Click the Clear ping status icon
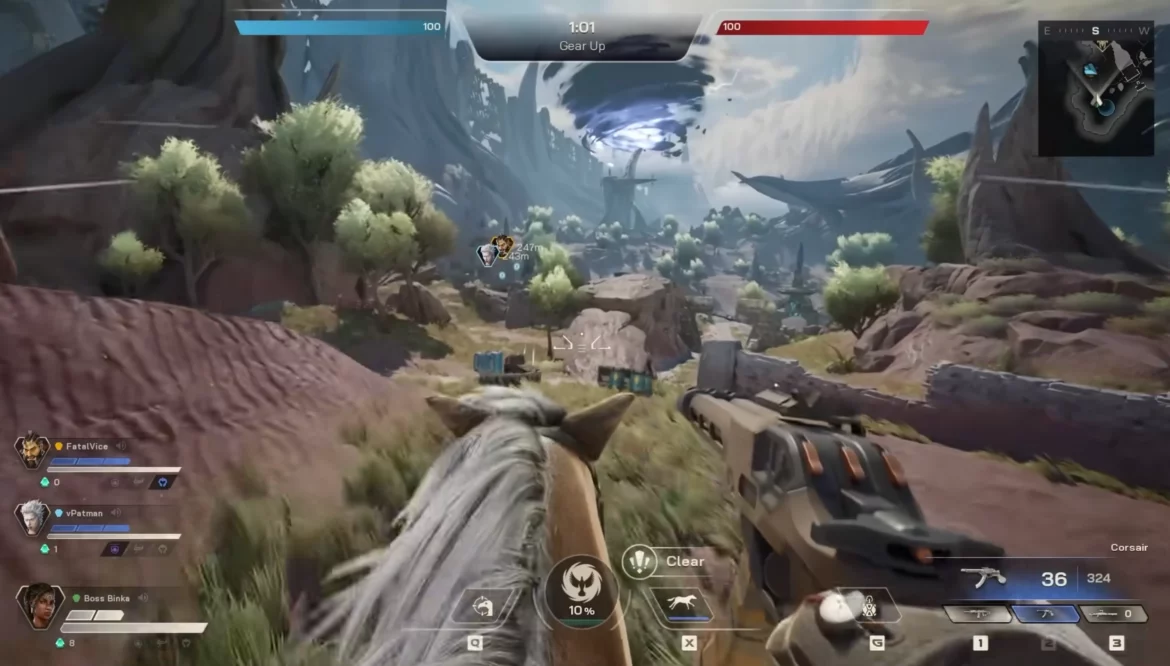1170x666 pixels. (x=638, y=561)
